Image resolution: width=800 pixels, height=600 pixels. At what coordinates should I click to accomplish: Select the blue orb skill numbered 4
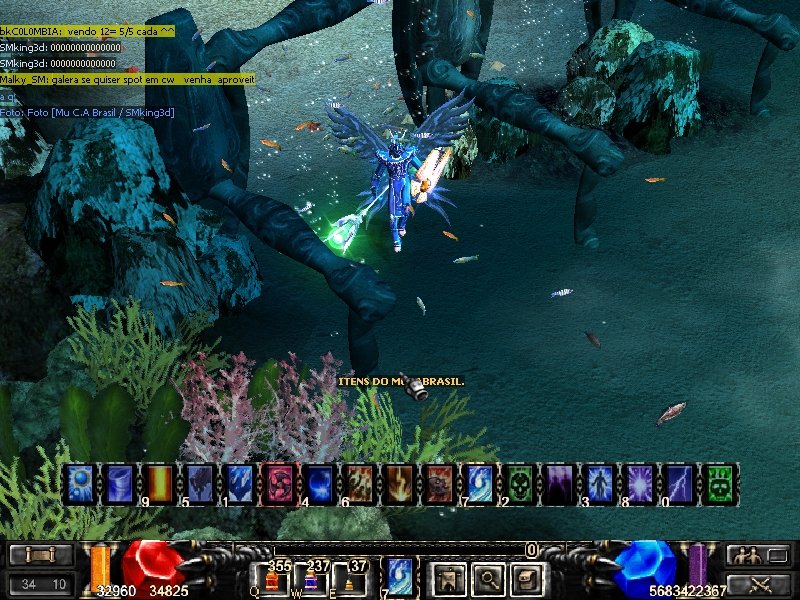point(318,482)
